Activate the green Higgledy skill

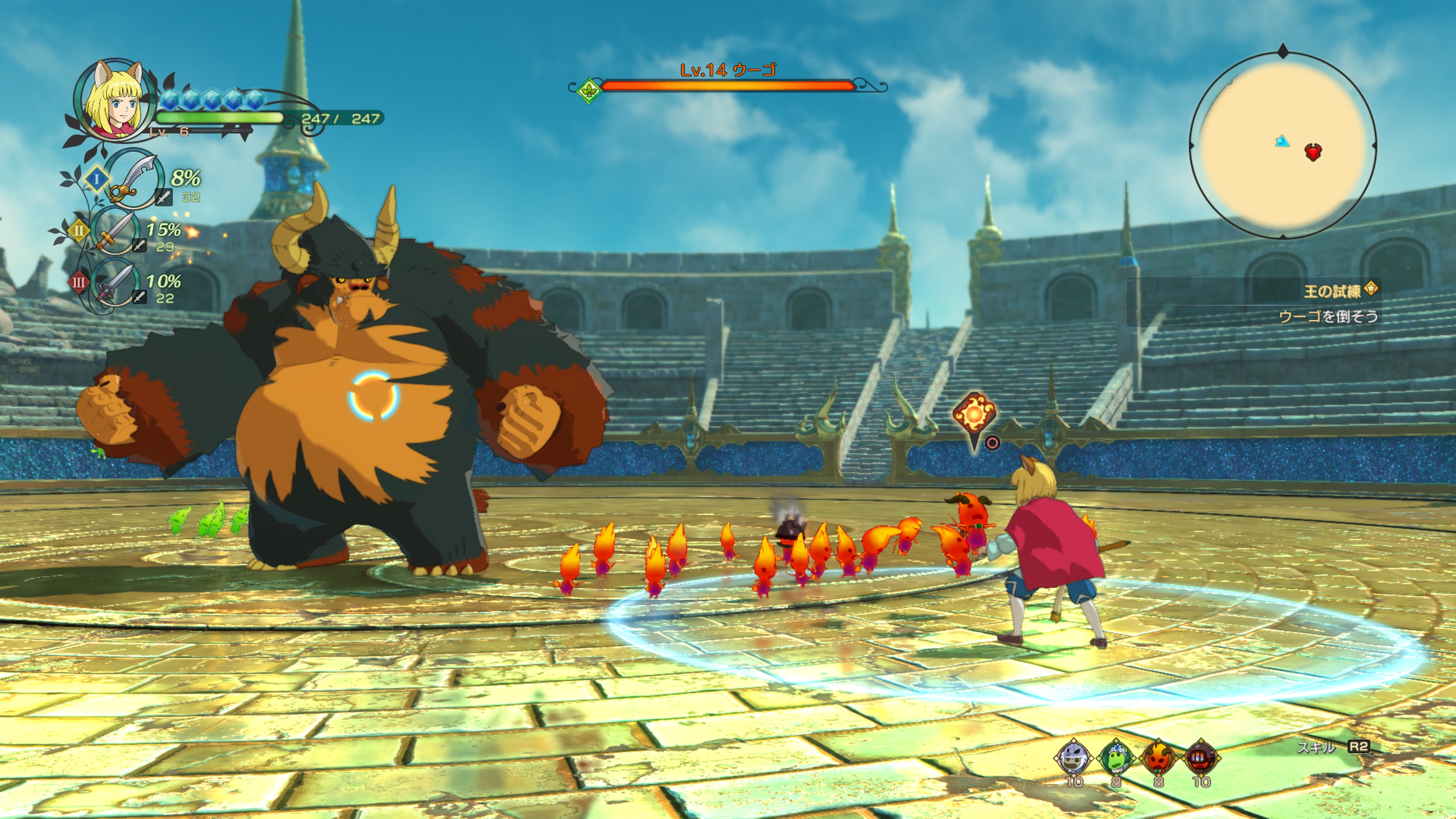1116,758
